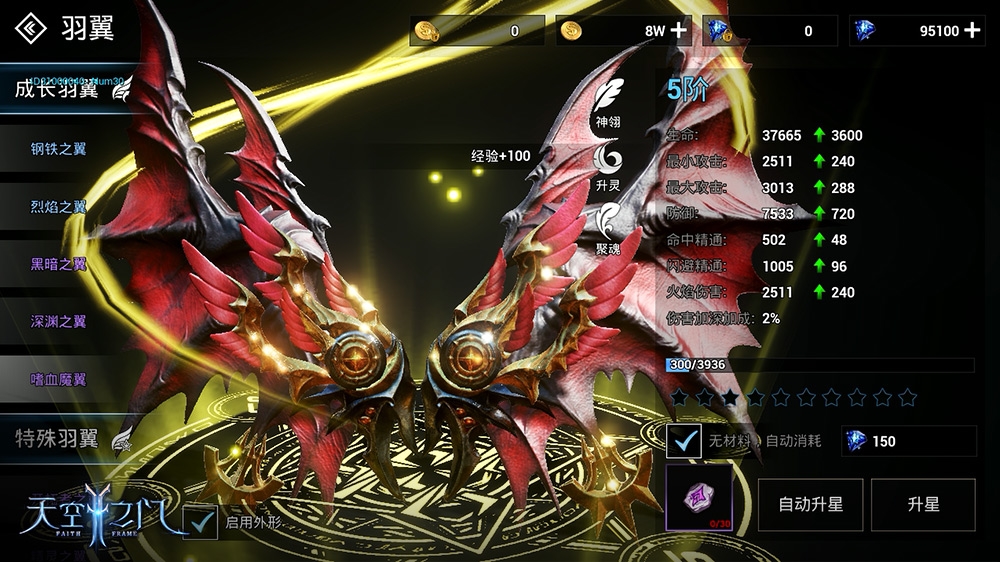Click the purple upgrade material slot
This screenshot has height=562, width=1000.
click(699, 497)
